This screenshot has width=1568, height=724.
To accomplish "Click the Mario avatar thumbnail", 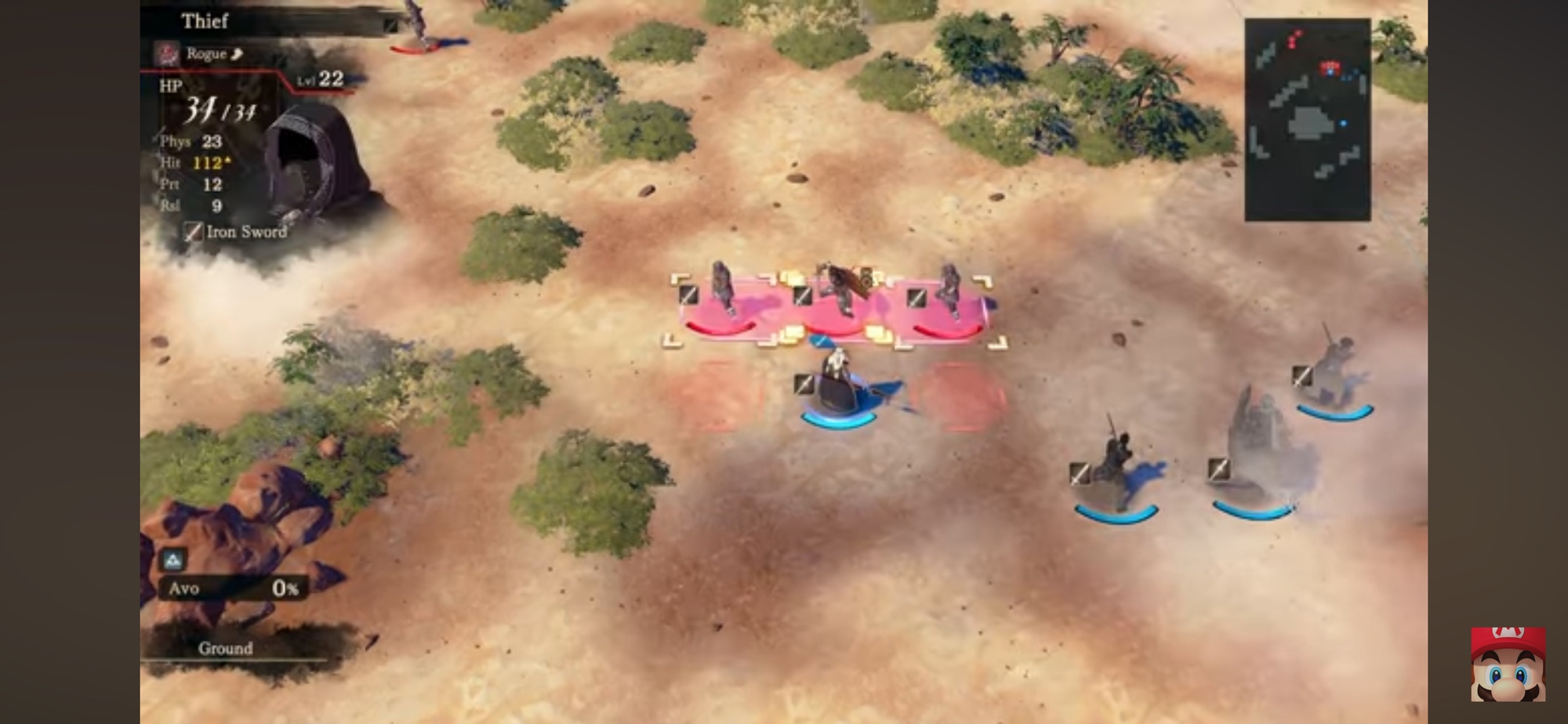I will [x=1508, y=664].
